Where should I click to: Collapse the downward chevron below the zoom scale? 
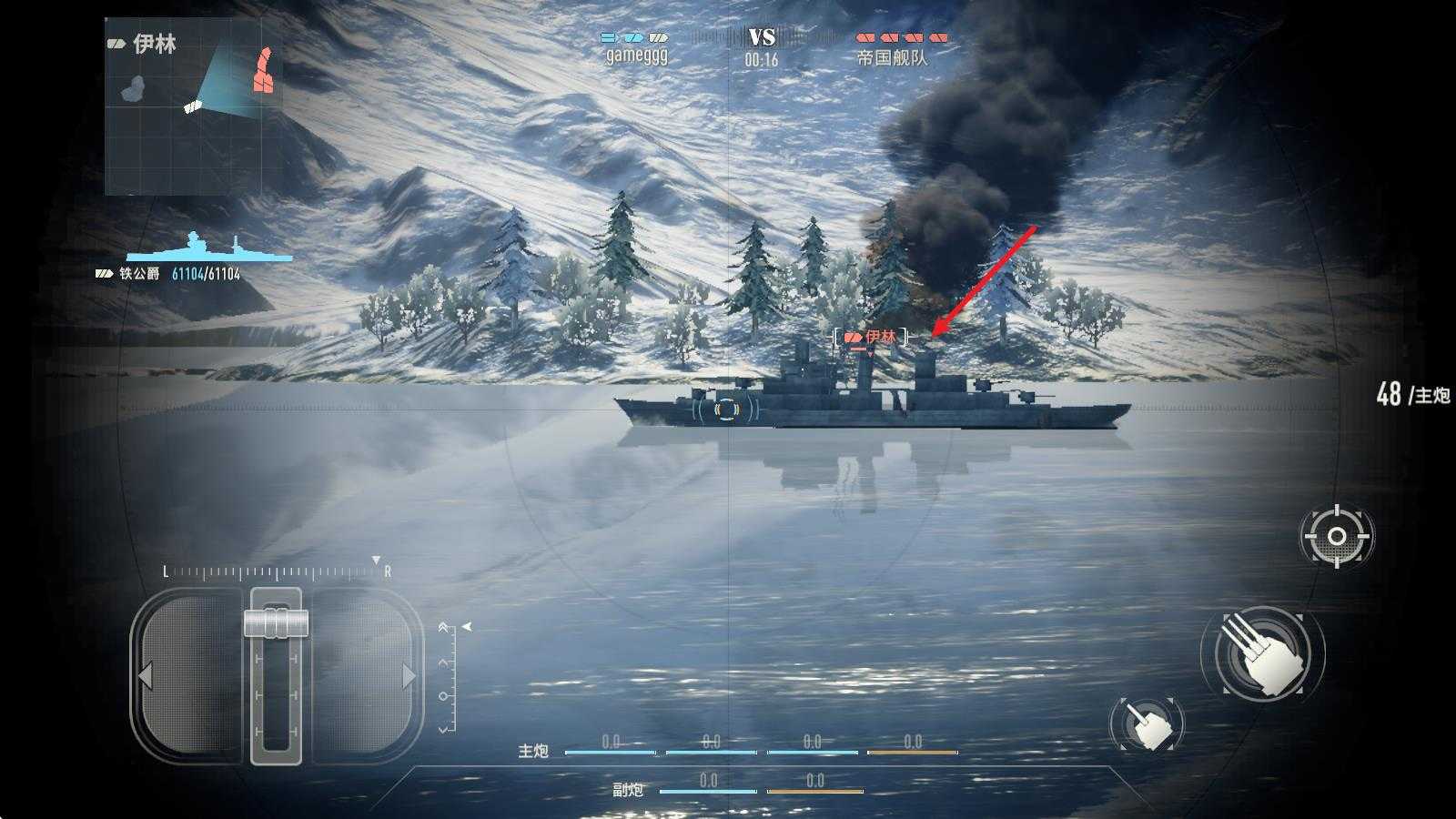[x=443, y=728]
